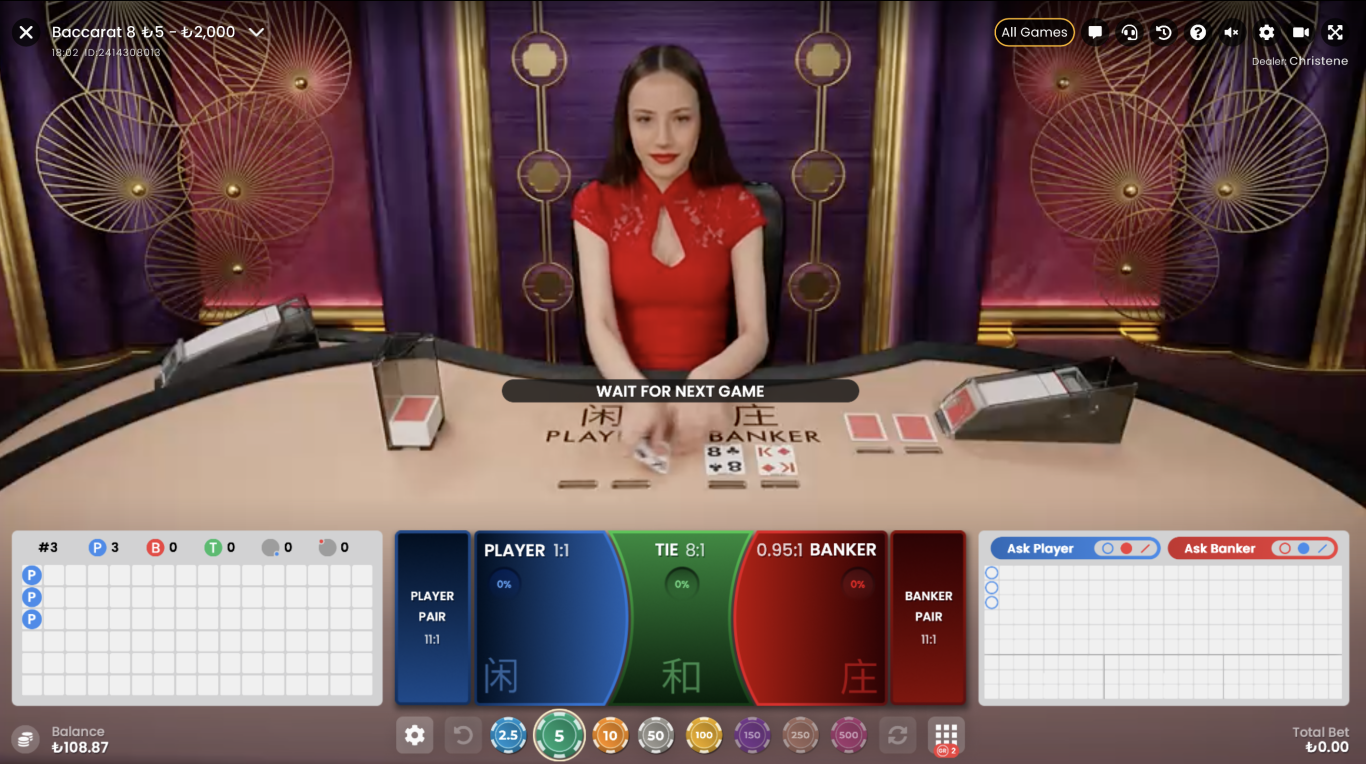Open the help guide
Image resolution: width=1366 pixels, height=764 pixels.
(1198, 32)
